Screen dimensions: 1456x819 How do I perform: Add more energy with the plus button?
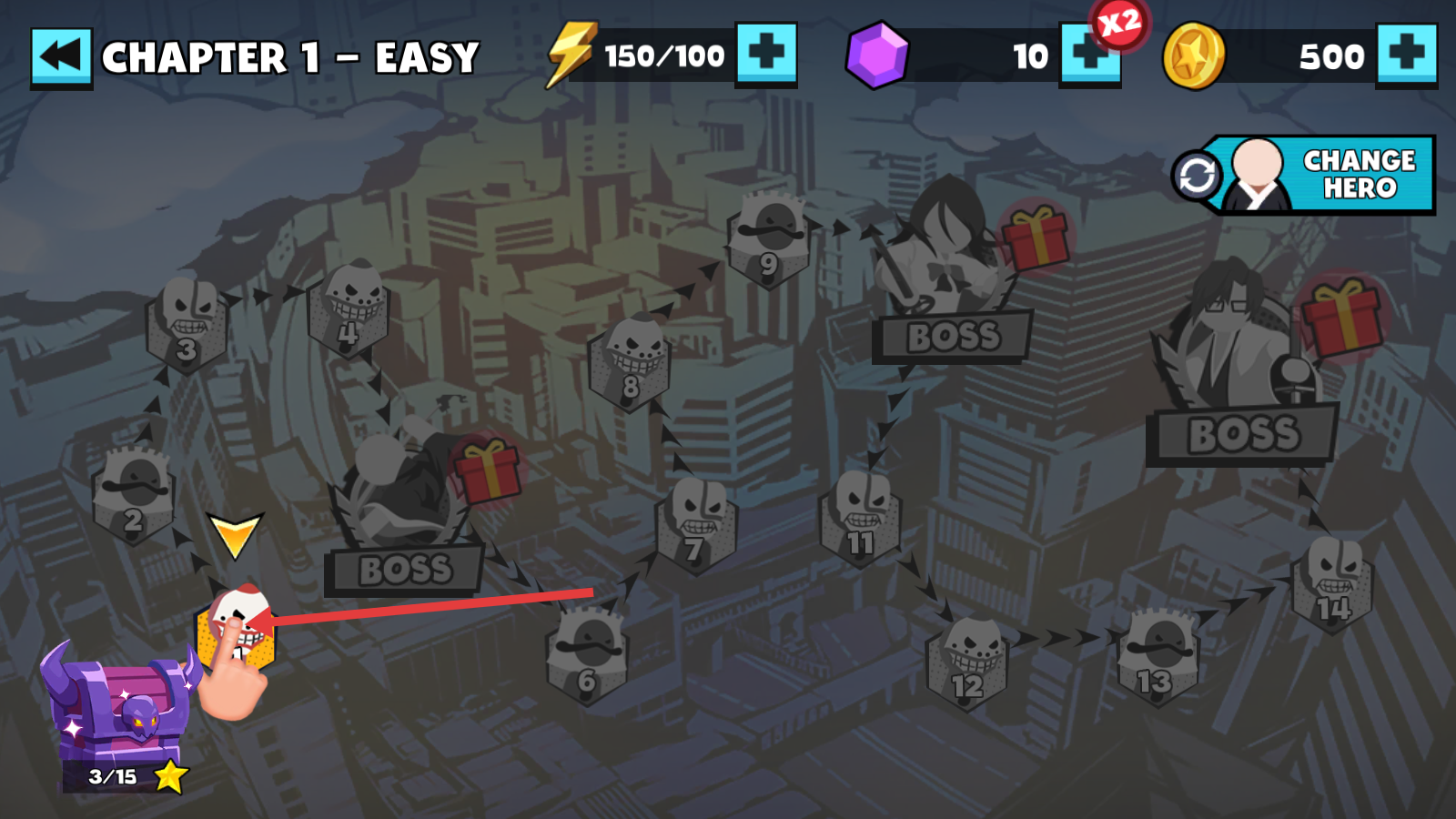[766, 54]
